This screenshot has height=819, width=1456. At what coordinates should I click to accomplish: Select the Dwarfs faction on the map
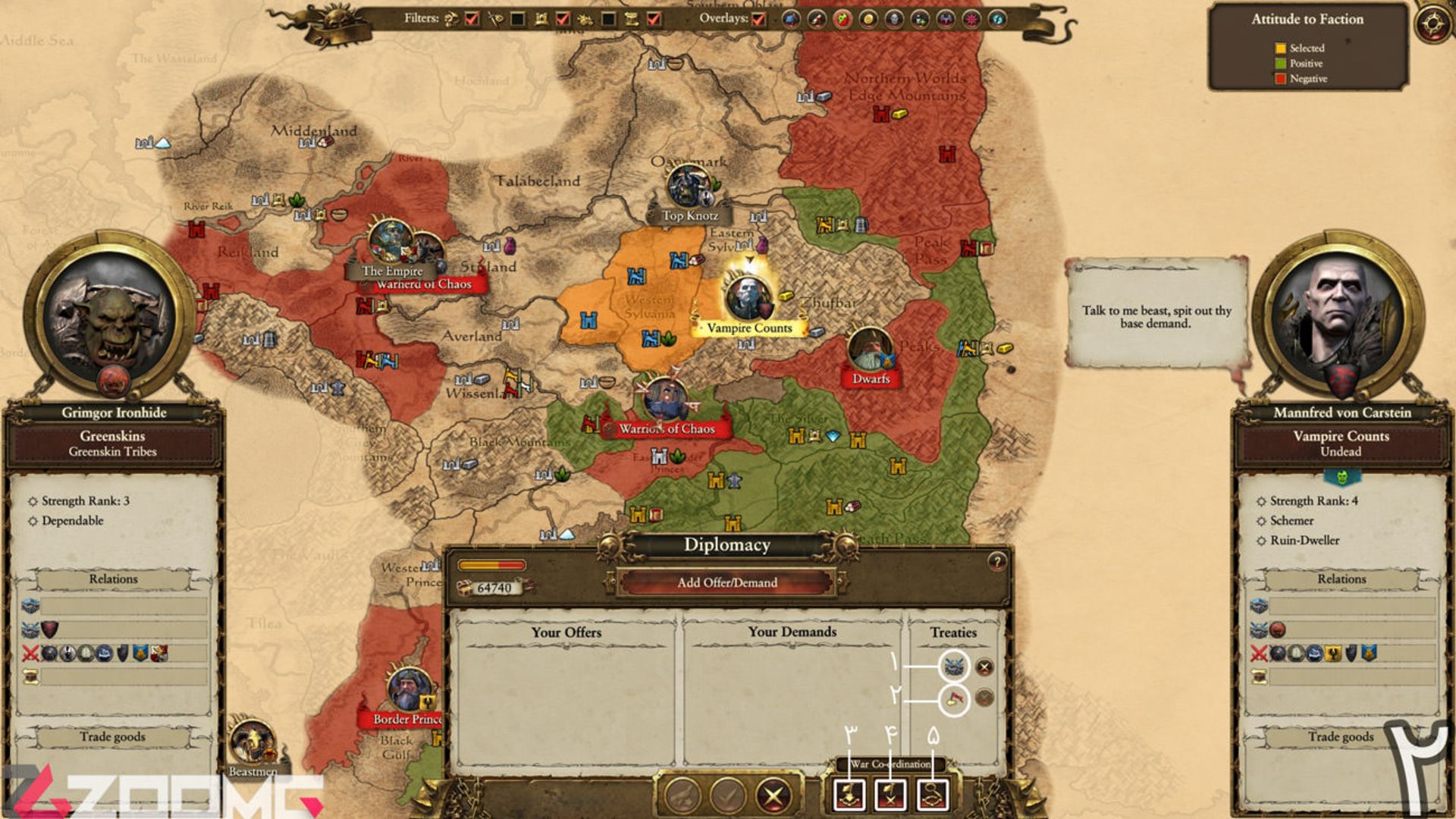[871, 378]
